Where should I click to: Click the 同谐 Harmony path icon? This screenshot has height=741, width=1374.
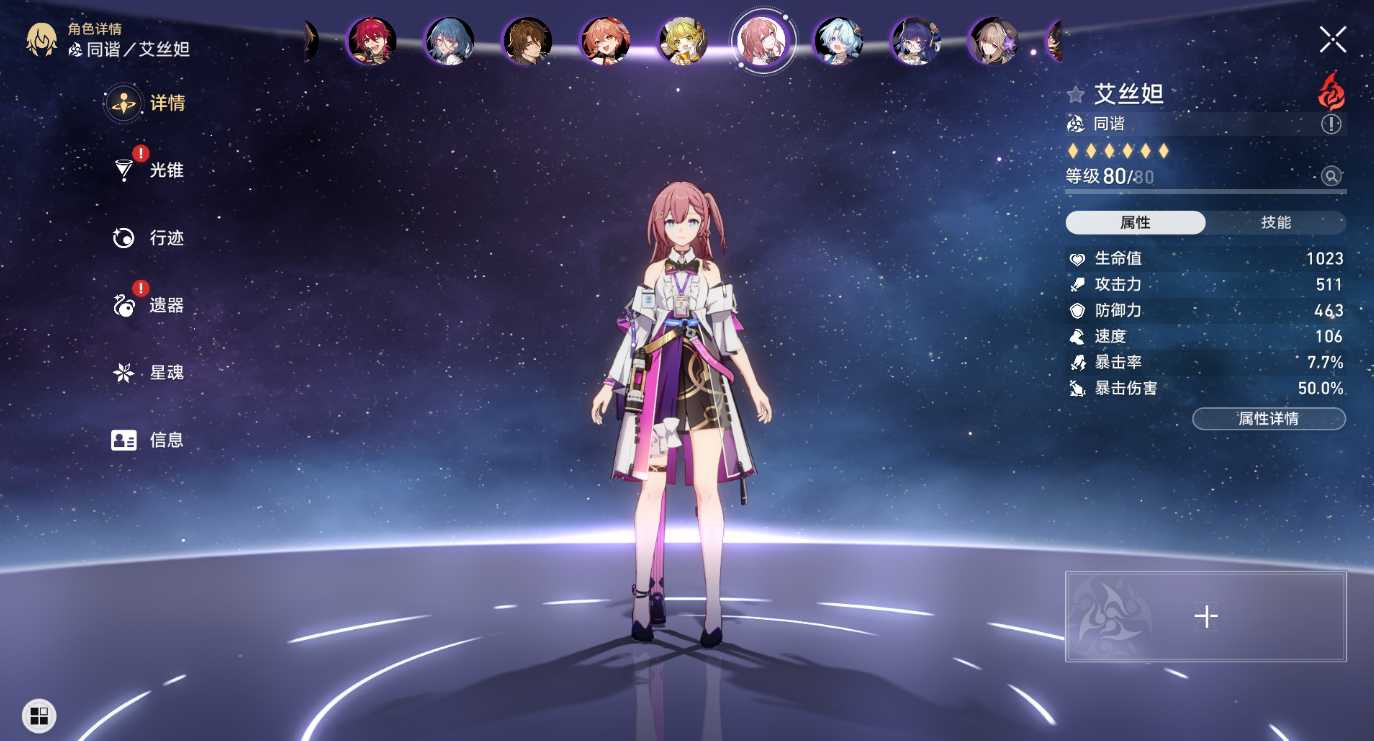tap(1074, 124)
